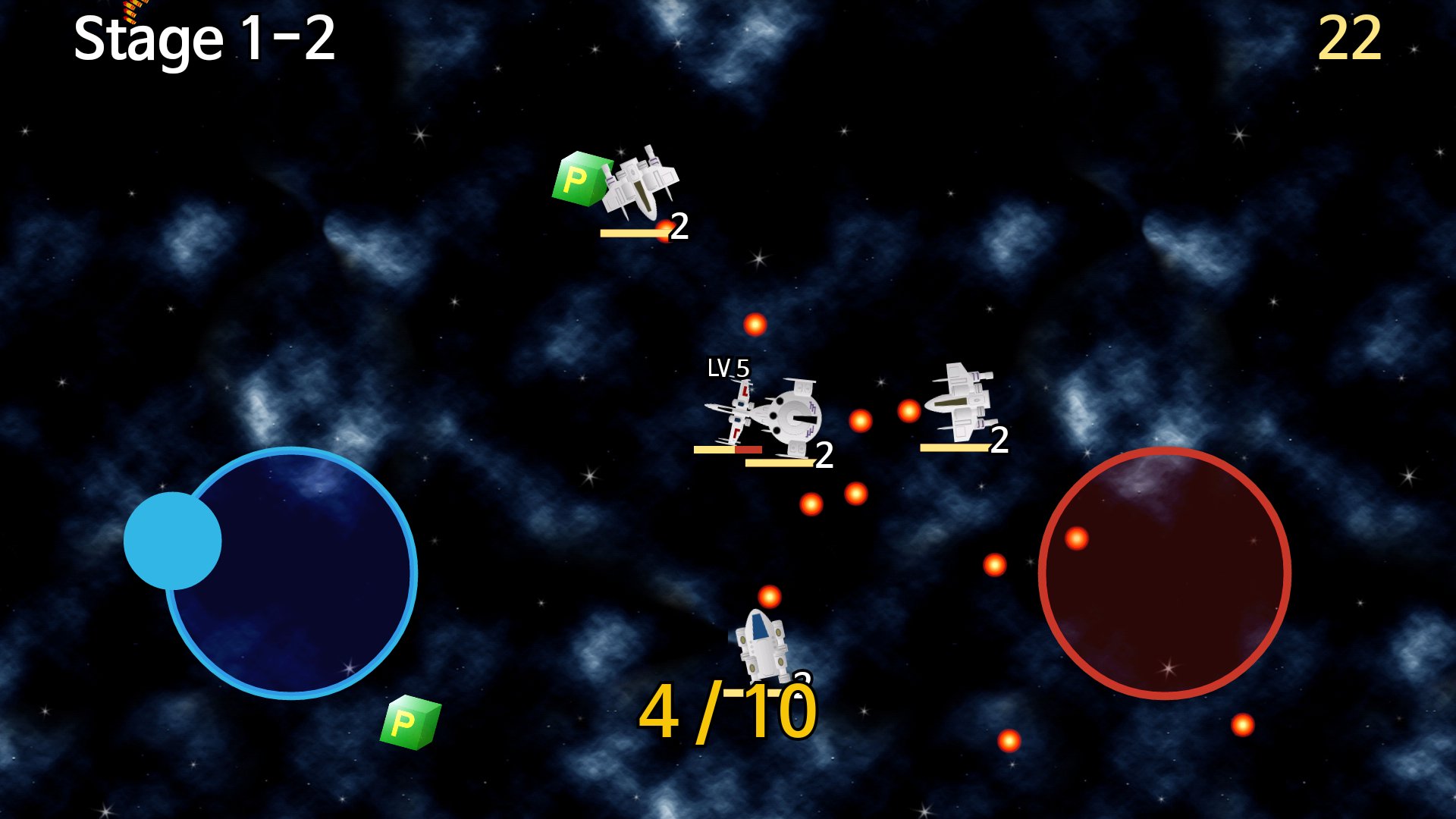This screenshot has width=1456, height=819.
Task: Click the dark blue joystick base circle
Action: pos(303,584)
